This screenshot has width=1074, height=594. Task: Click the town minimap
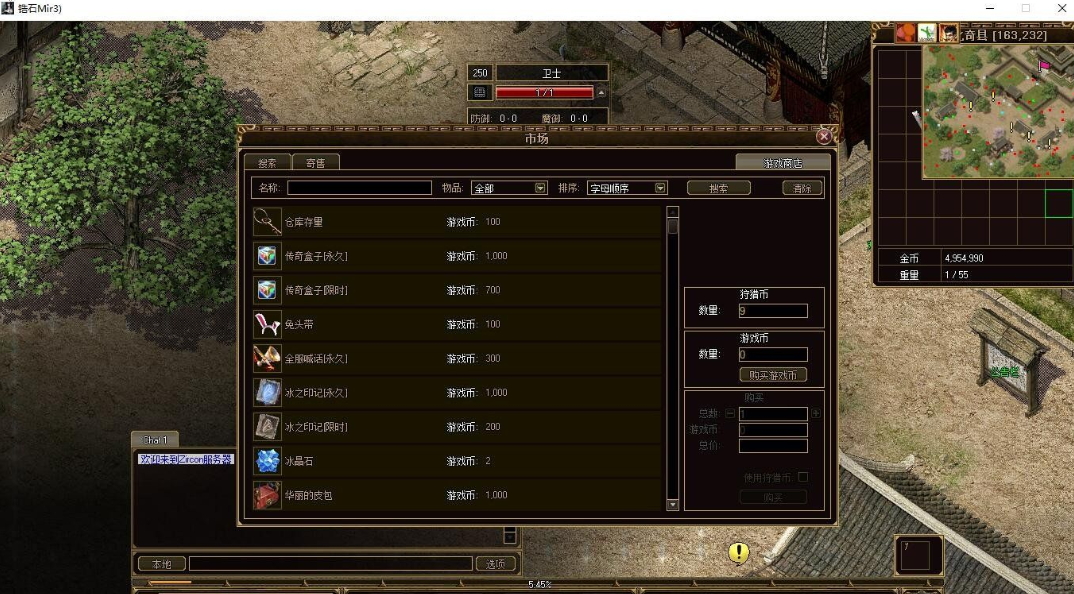point(995,110)
